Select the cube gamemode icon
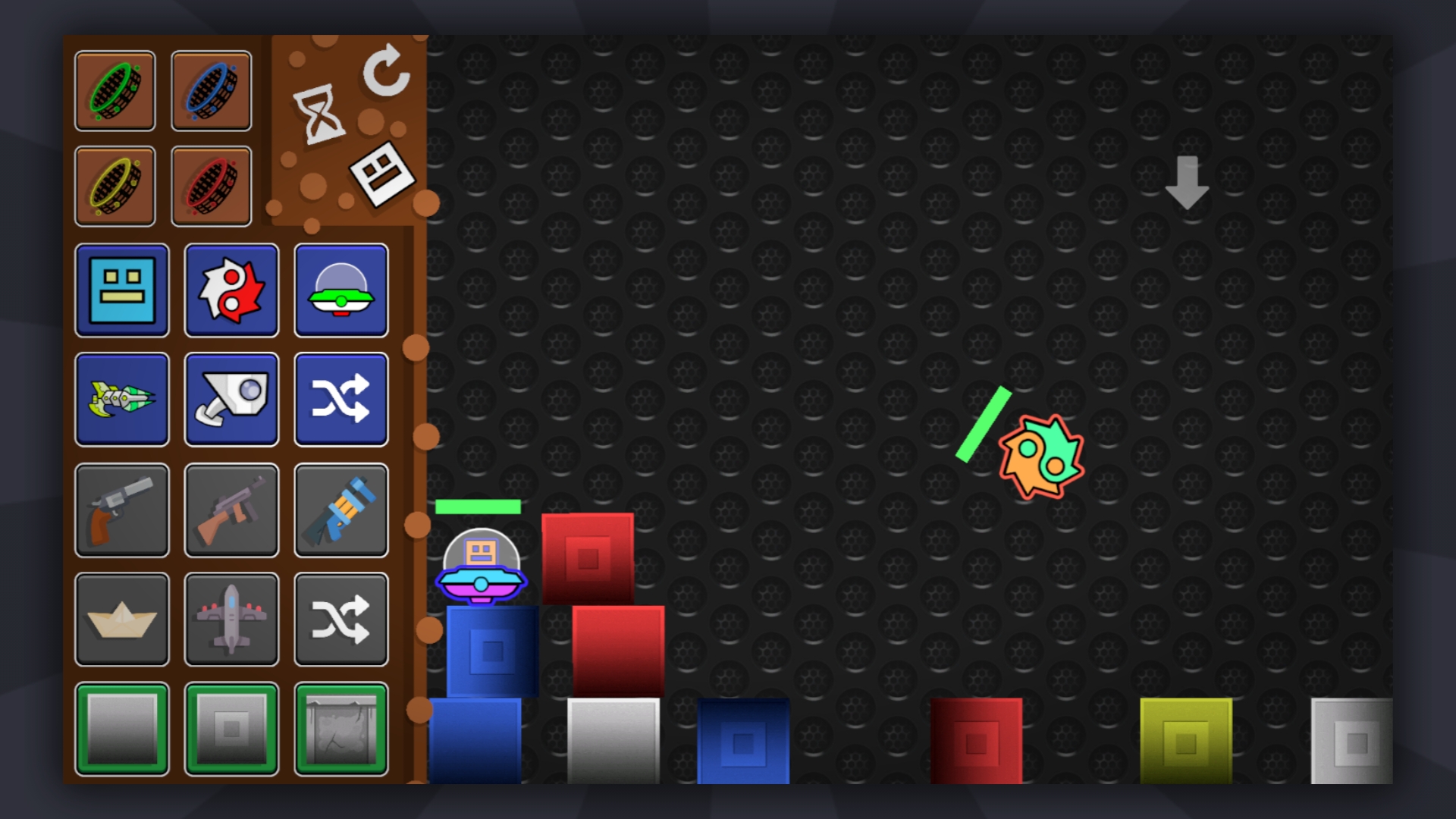1456x819 pixels. [x=121, y=290]
